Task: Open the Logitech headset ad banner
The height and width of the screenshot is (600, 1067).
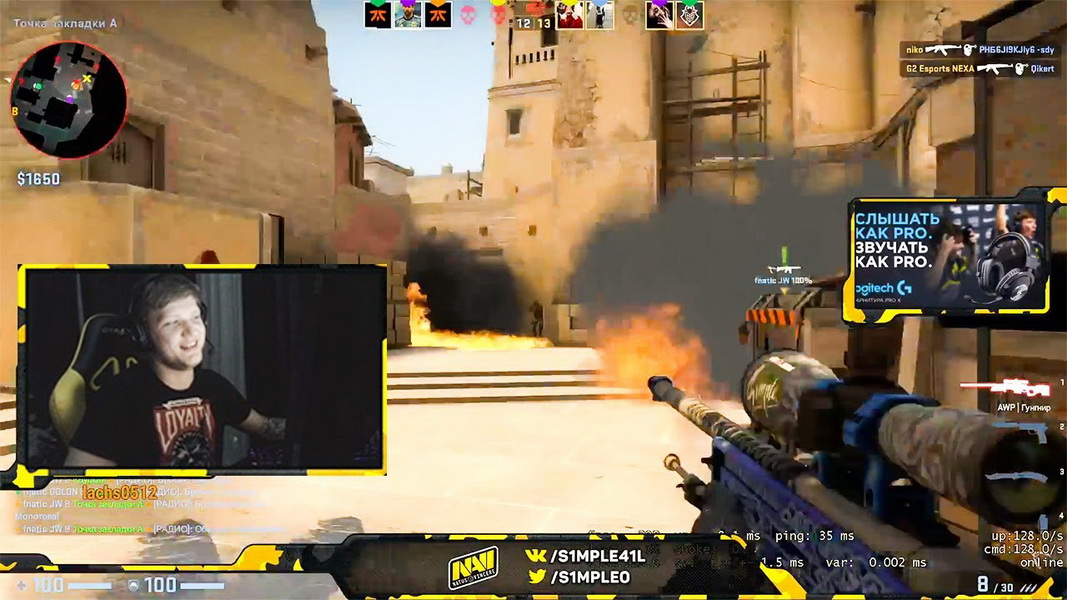Action: tap(946, 257)
